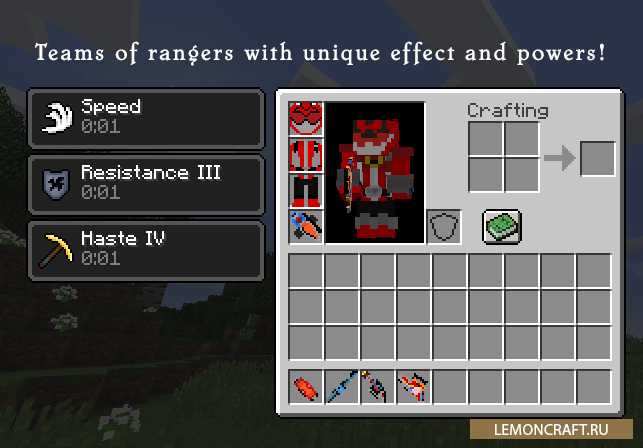Select the boots armor slot item

click(305, 226)
